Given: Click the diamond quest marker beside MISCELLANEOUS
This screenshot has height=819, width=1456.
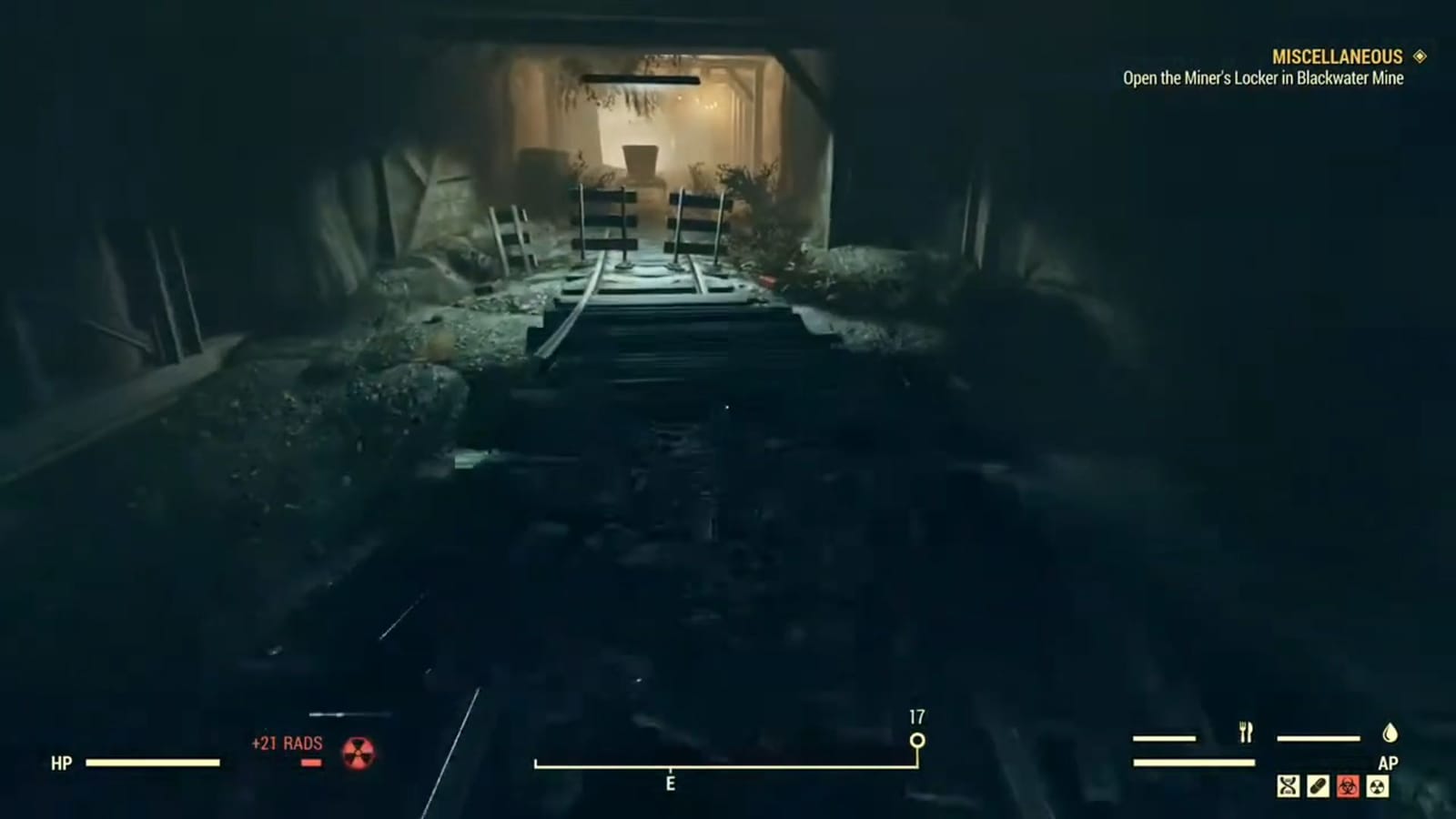Looking at the screenshot, I should pos(1419,56).
